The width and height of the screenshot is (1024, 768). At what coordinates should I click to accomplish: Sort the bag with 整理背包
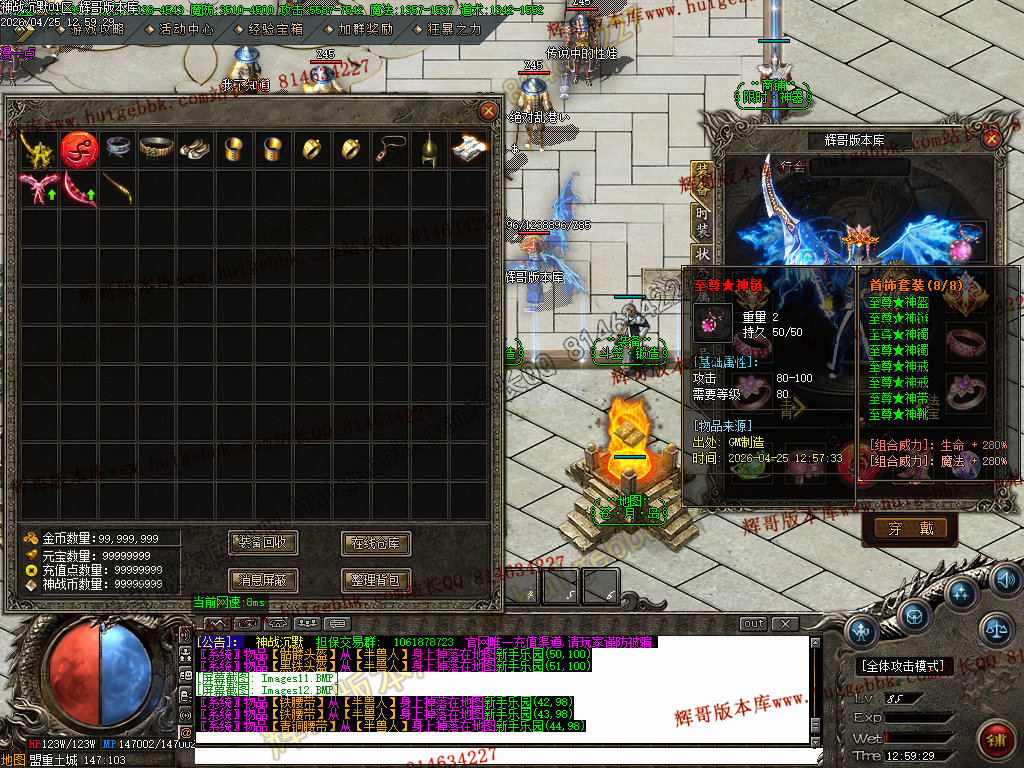click(376, 579)
